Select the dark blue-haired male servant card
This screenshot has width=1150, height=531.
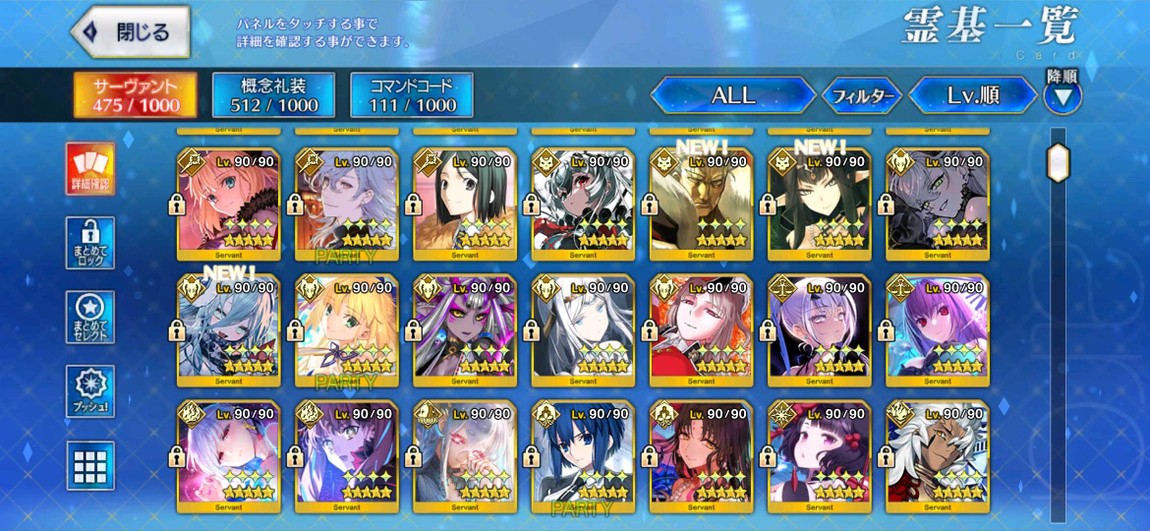[x=583, y=454]
